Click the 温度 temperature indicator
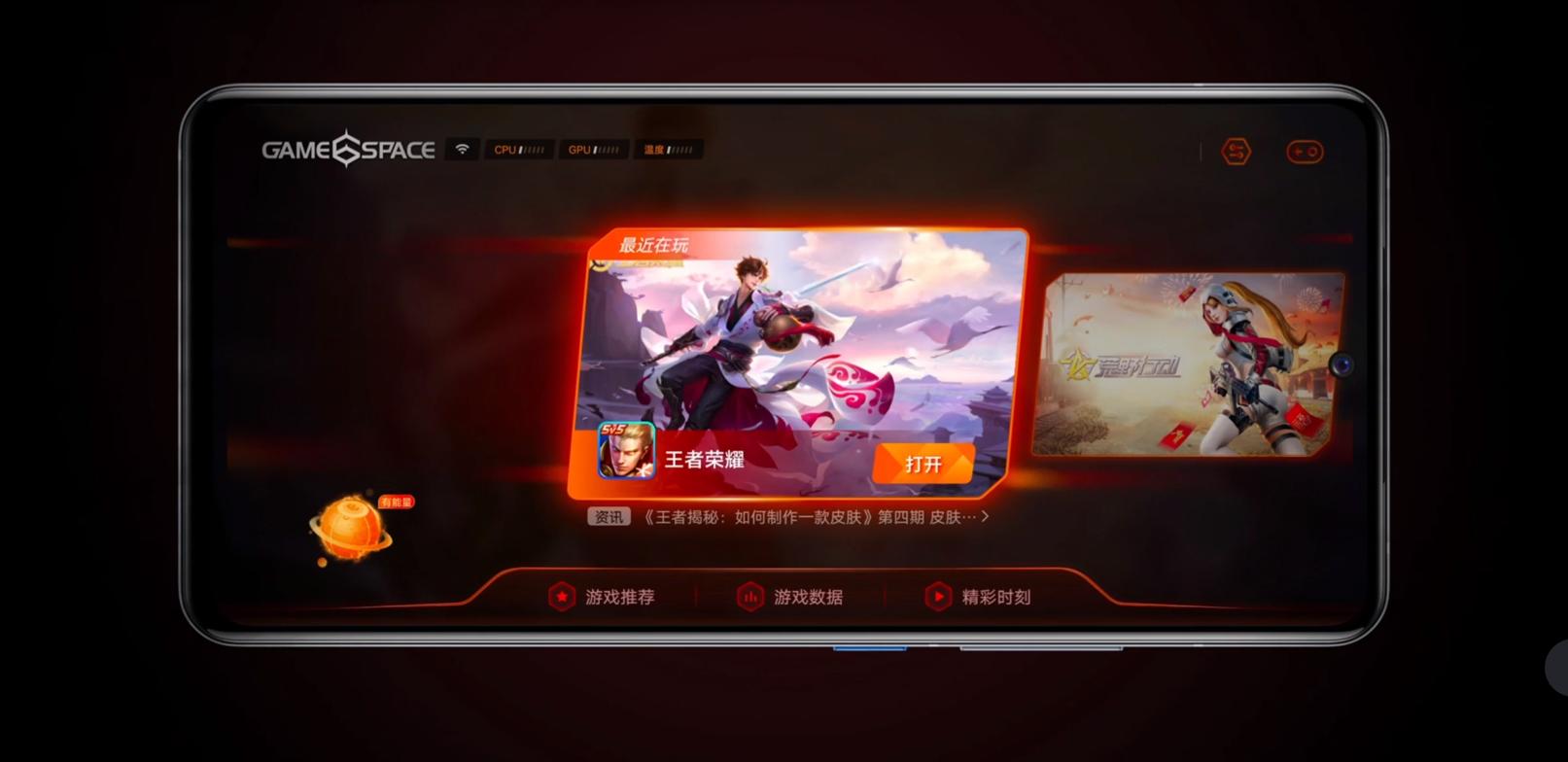The height and width of the screenshot is (762, 1568). click(x=668, y=148)
